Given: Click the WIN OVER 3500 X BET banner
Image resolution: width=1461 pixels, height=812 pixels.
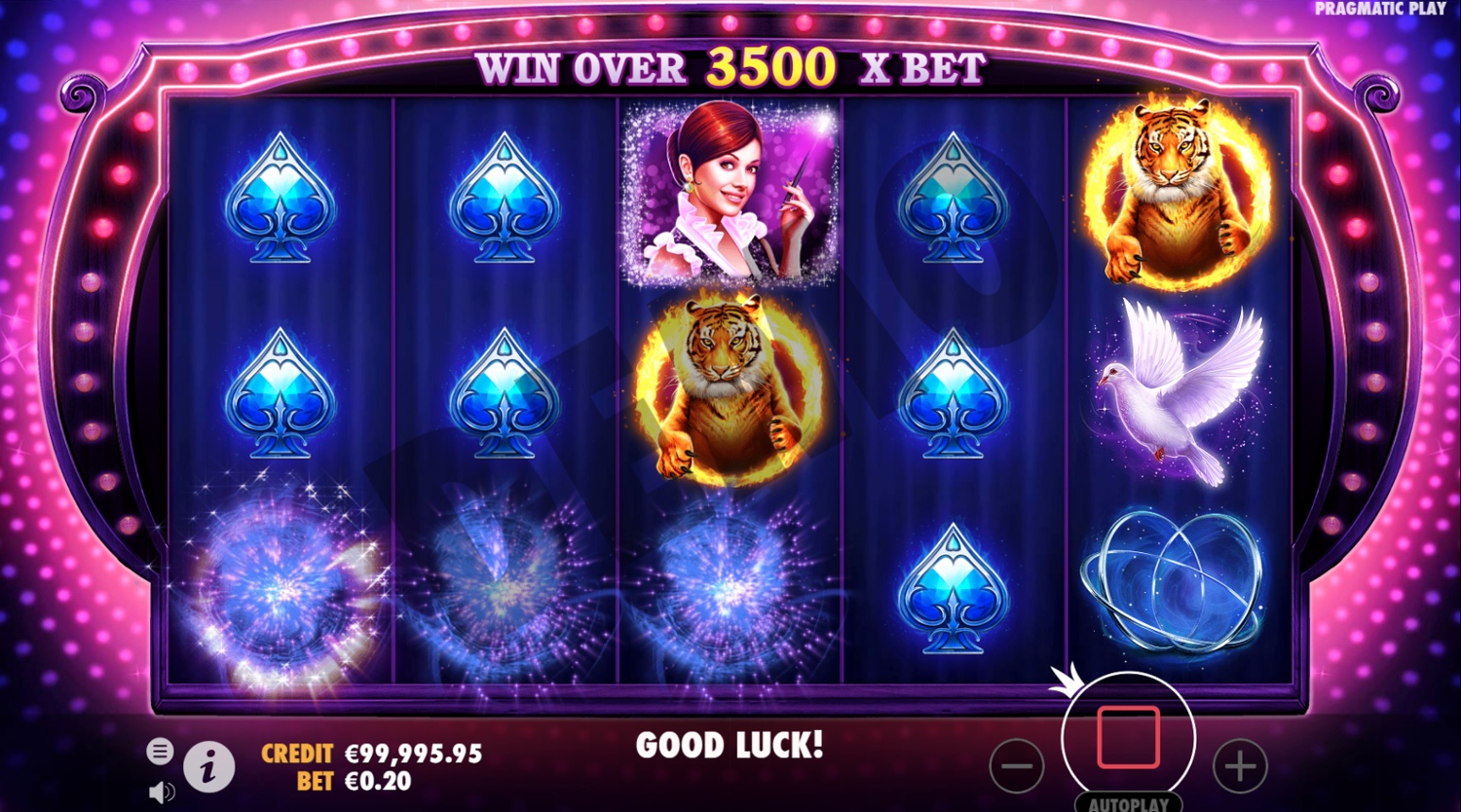Looking at the screenshot, I should [730, 68].
